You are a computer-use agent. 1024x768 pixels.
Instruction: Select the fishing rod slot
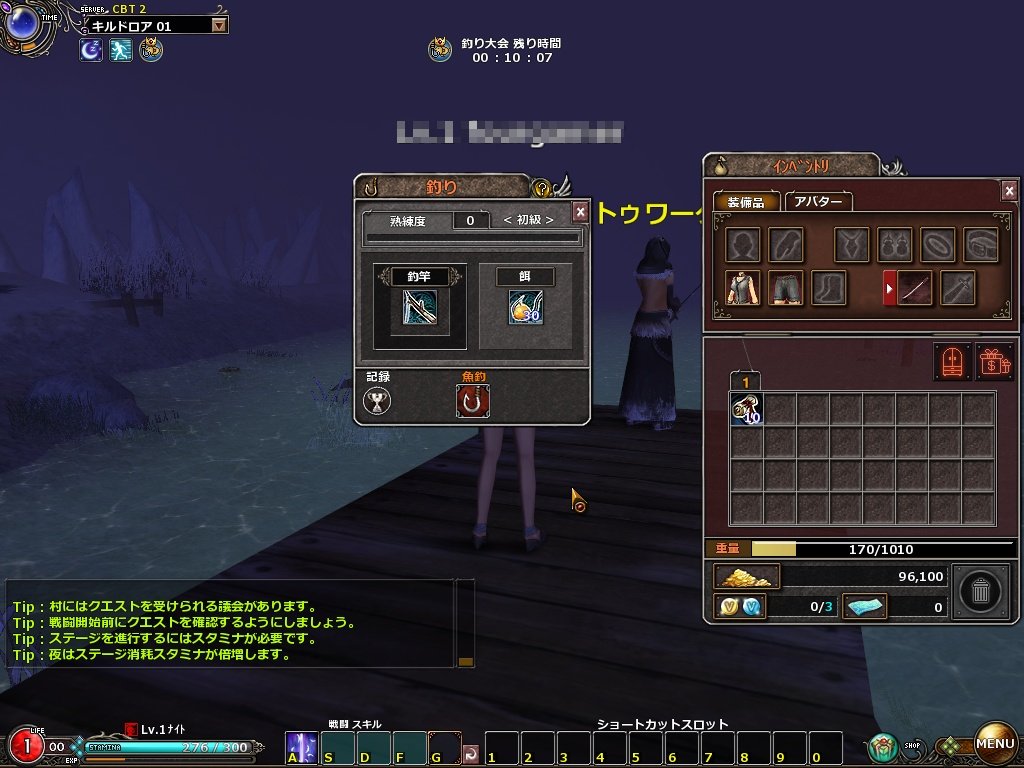411,305
